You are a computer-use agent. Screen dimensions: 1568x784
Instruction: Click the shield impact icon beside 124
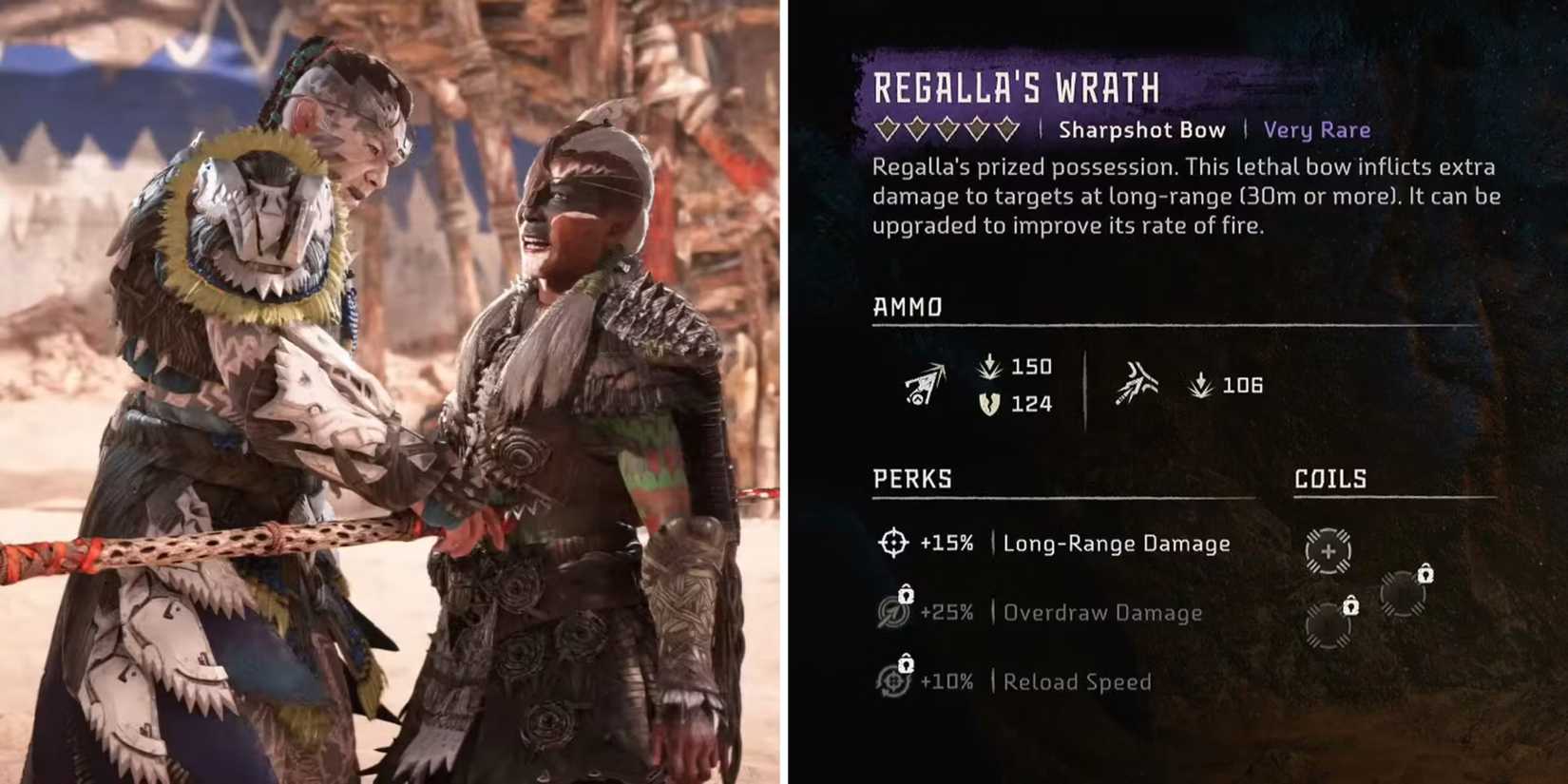click(989, 405)
